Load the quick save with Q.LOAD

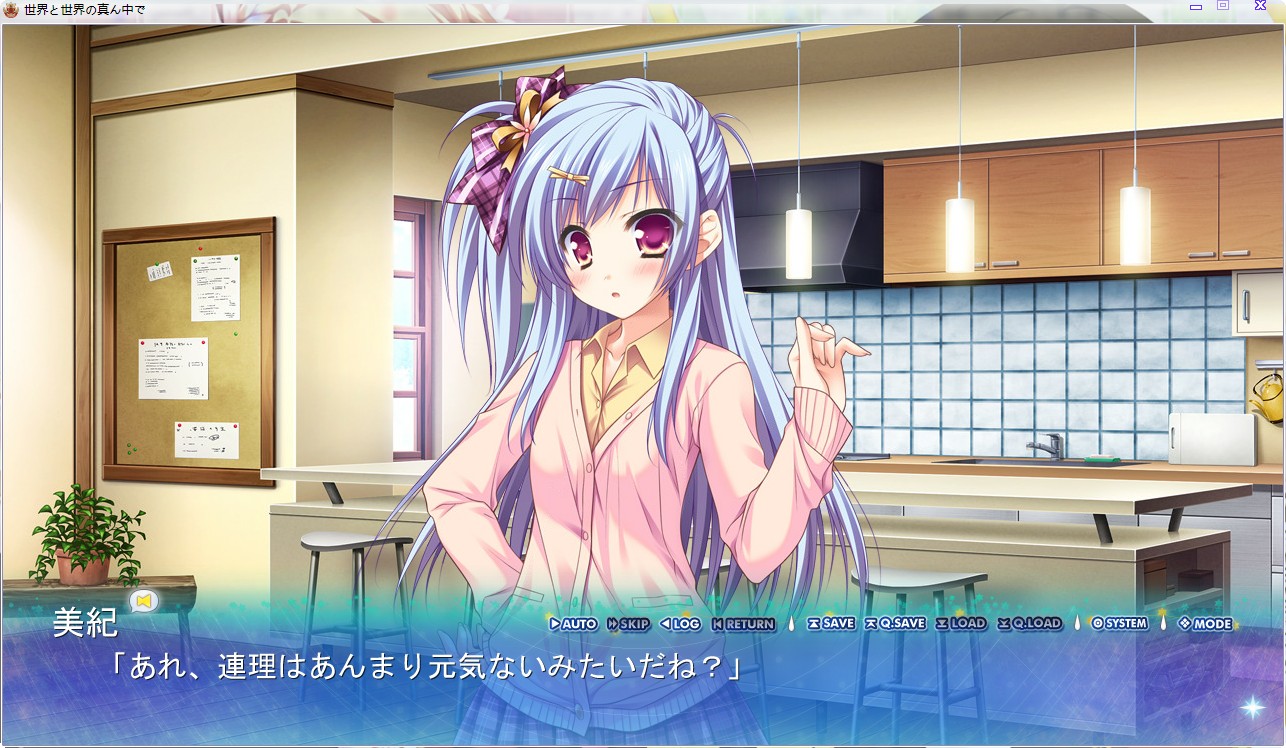pos(1029,623)
